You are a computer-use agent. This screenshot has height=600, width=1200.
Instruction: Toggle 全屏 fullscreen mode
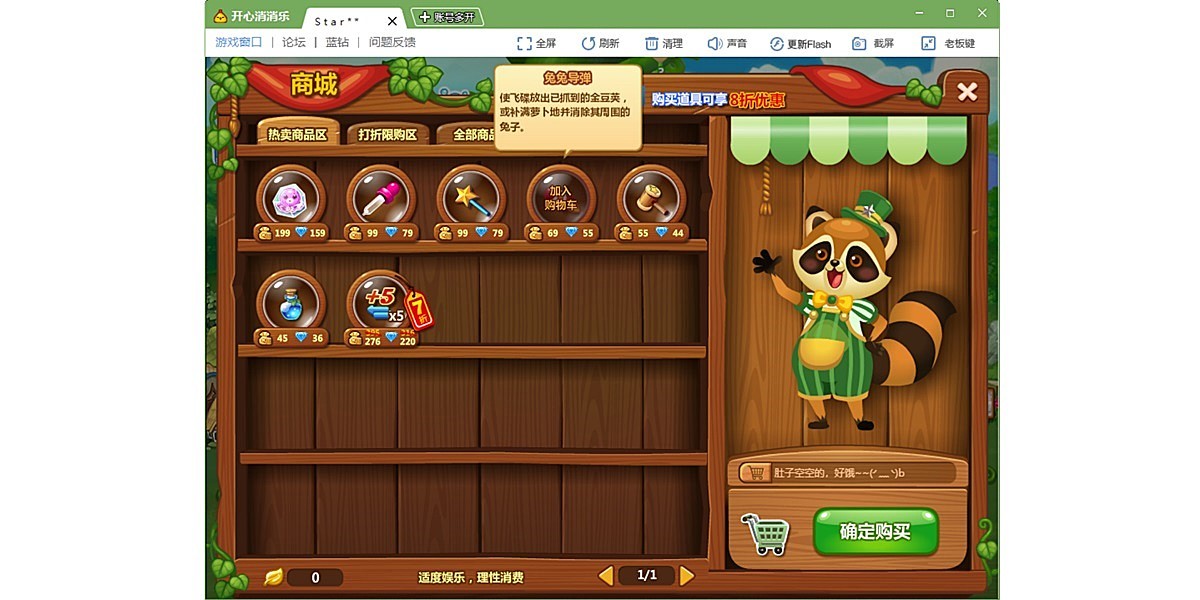(x=536, y=44)
